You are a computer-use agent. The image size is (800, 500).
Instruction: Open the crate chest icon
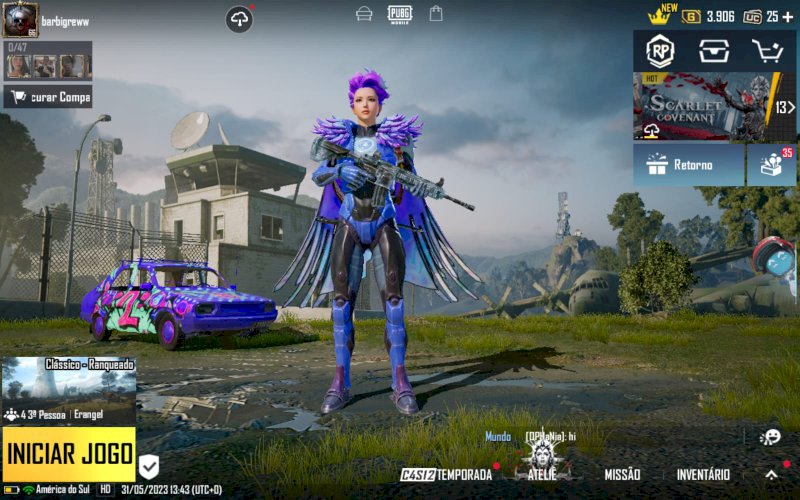714,51
